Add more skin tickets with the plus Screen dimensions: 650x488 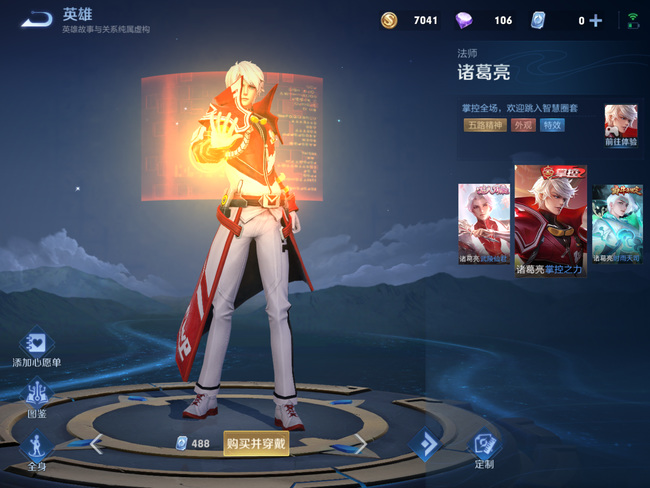(596, 20)
